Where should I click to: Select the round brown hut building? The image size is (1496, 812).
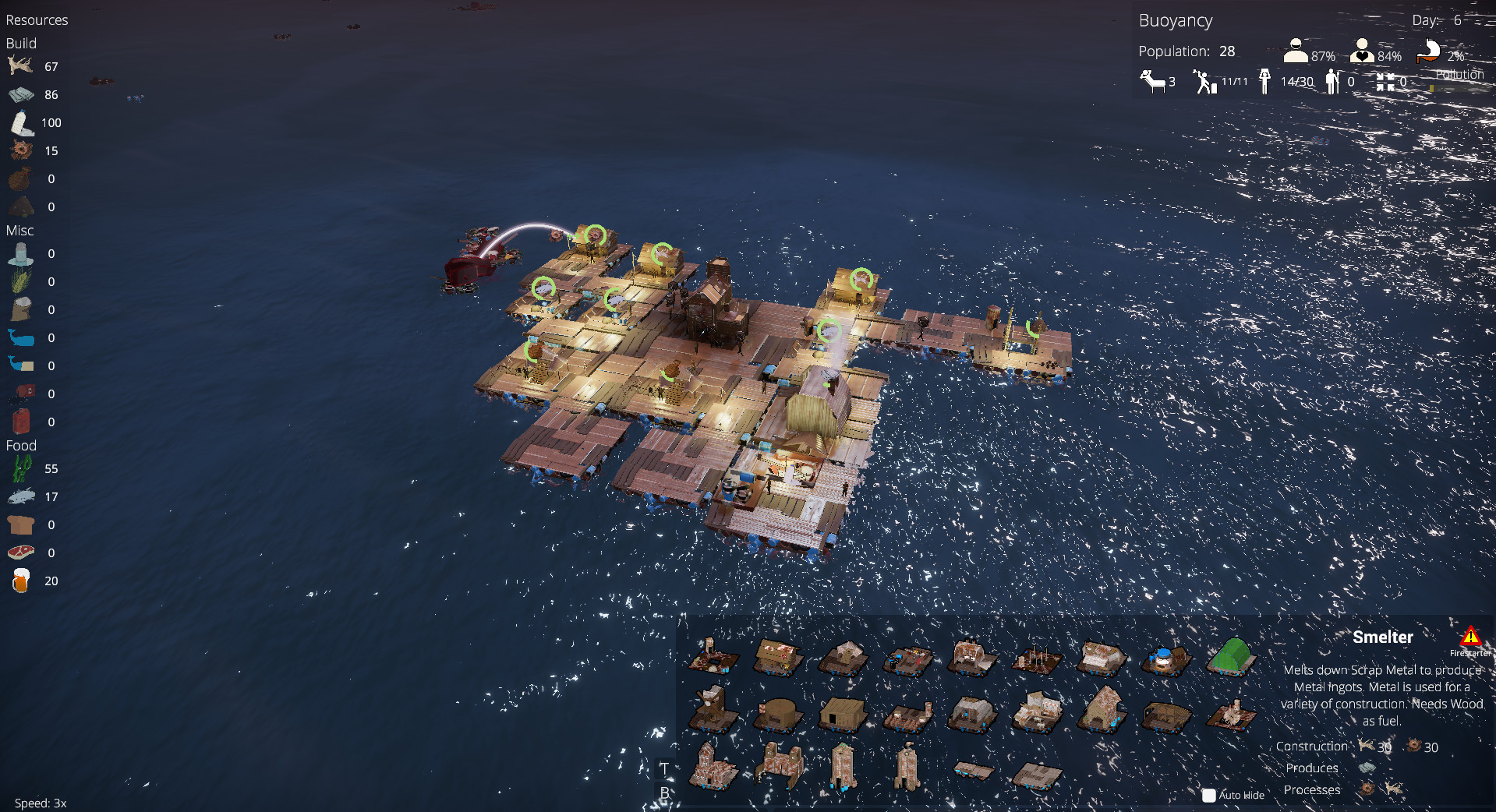click(x=777, y=713)
